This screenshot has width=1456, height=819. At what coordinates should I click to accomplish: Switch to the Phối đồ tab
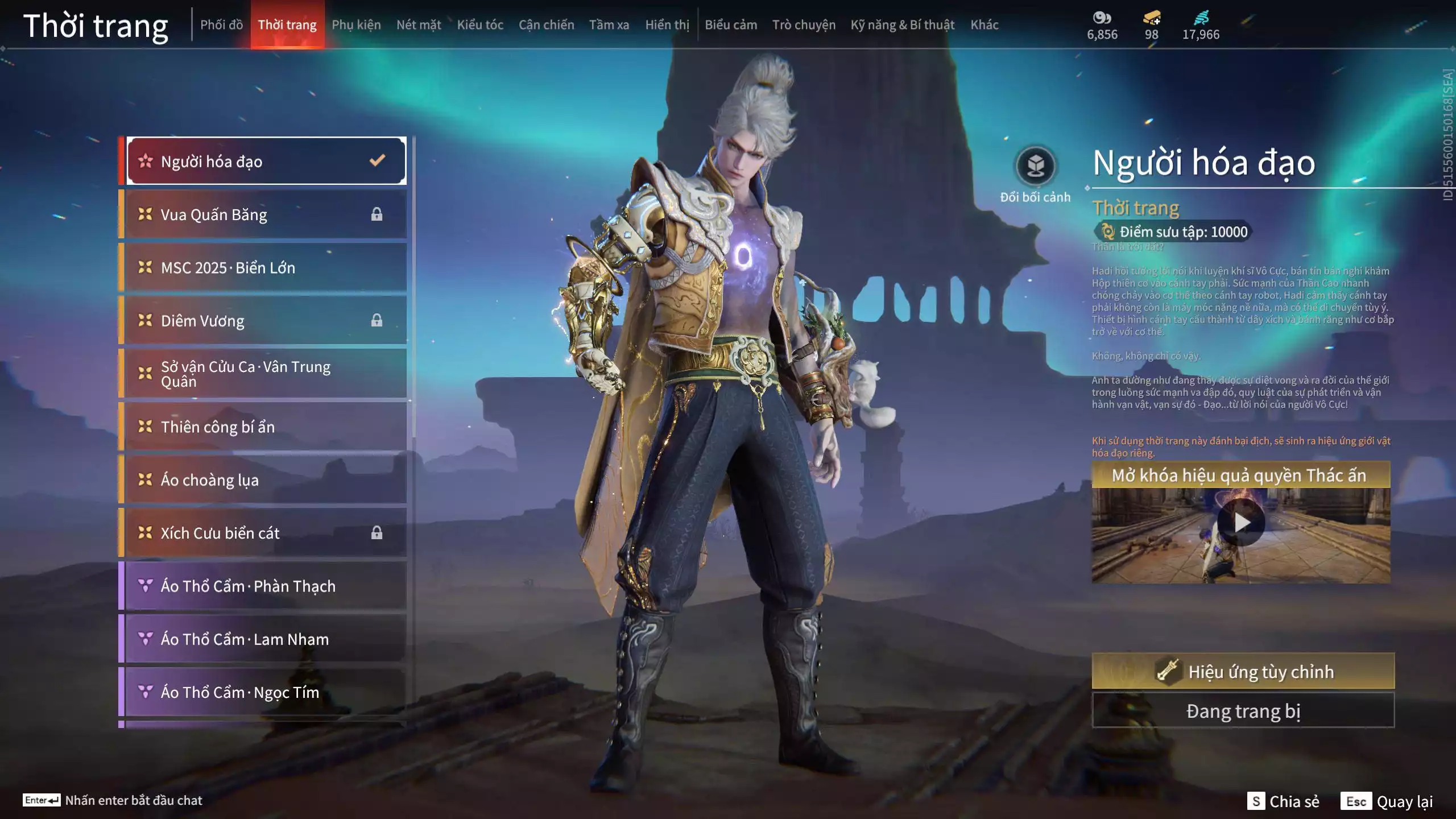[221, 24]
